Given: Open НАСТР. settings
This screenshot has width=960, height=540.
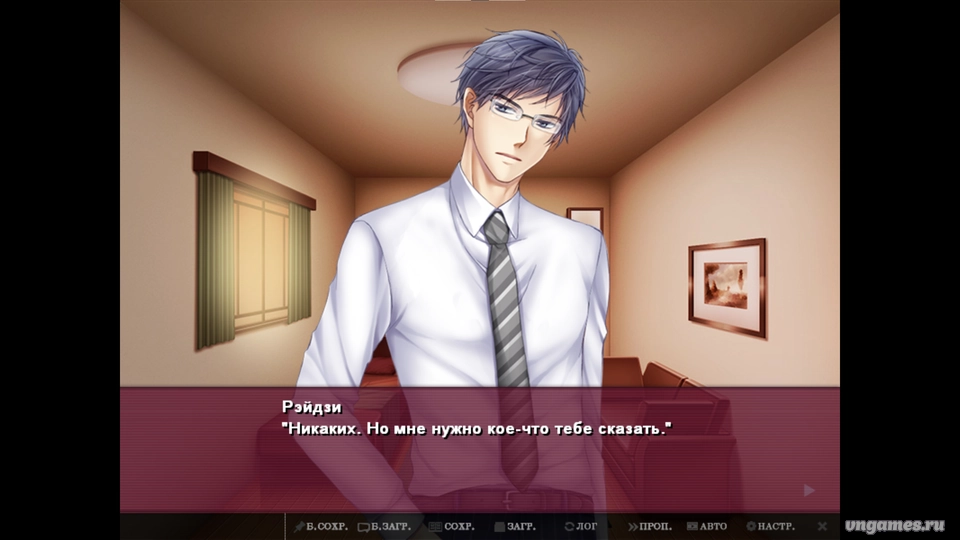Looking at the screenshot, I should (x=771, y=526).
